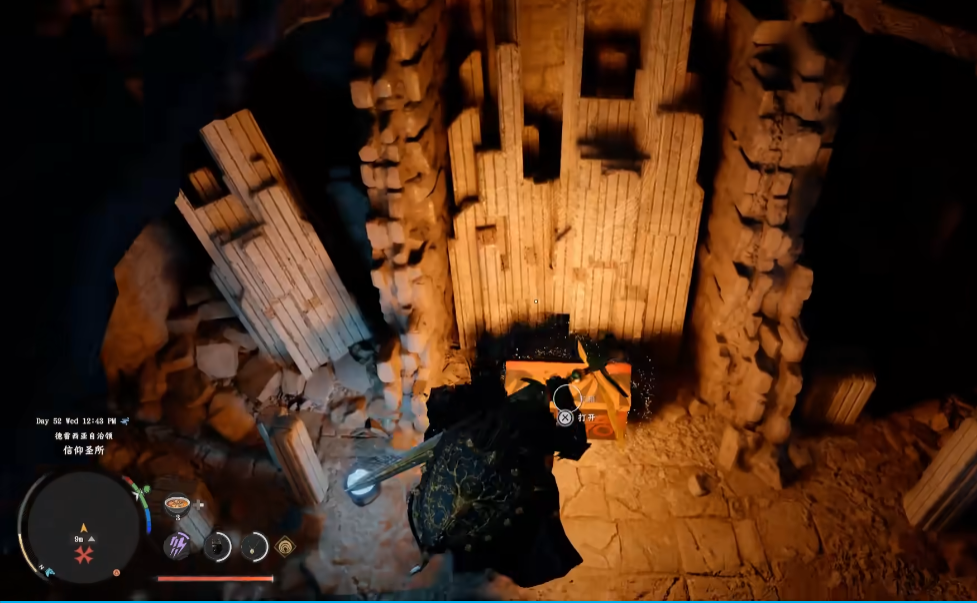Activate the purple claw slash ability
The height and width of the screenshot is (603, 977).
[177, 545]
